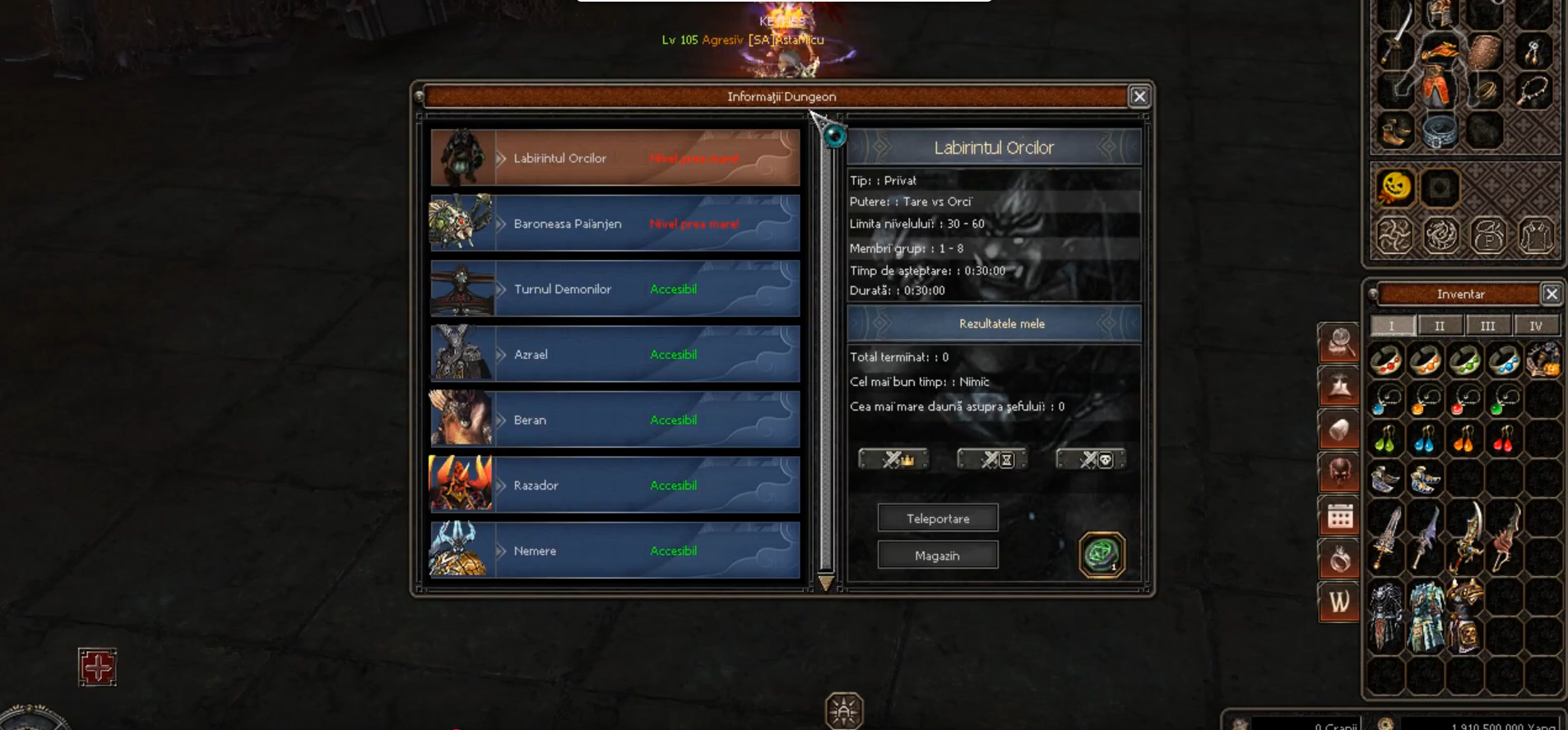Viewport: 1568px width, 730px height.
Task: Click the Teleportare button
Action: point(938,518)
